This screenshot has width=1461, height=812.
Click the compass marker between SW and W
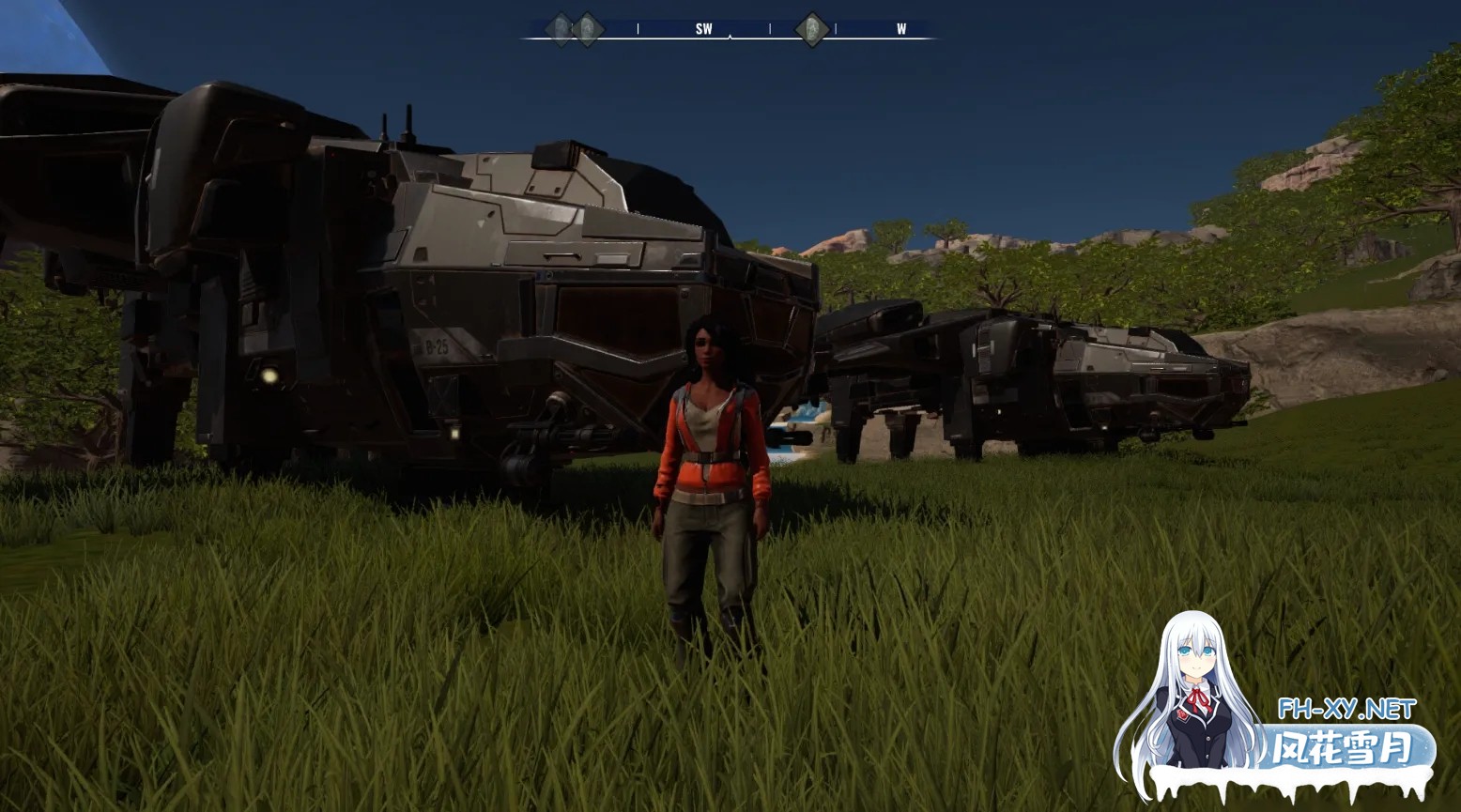coord(812,29)
